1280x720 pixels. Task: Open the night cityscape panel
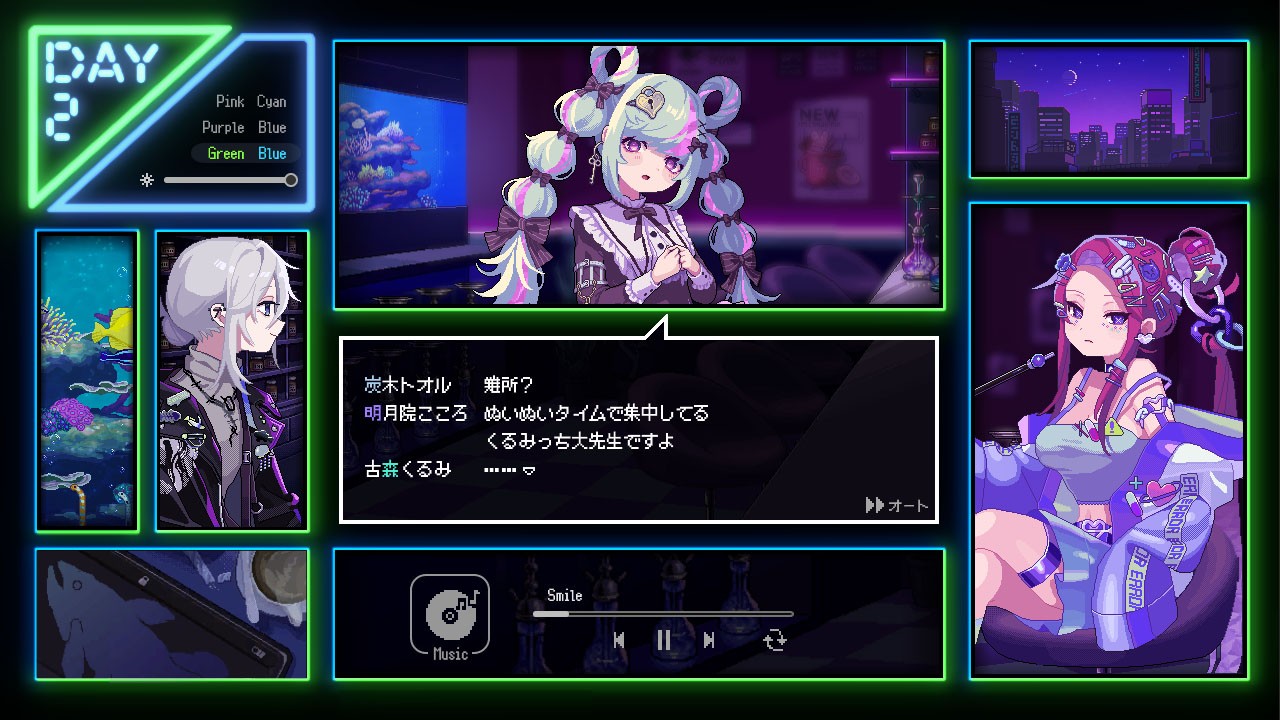pyautogui.click(x=1109, y=108)
